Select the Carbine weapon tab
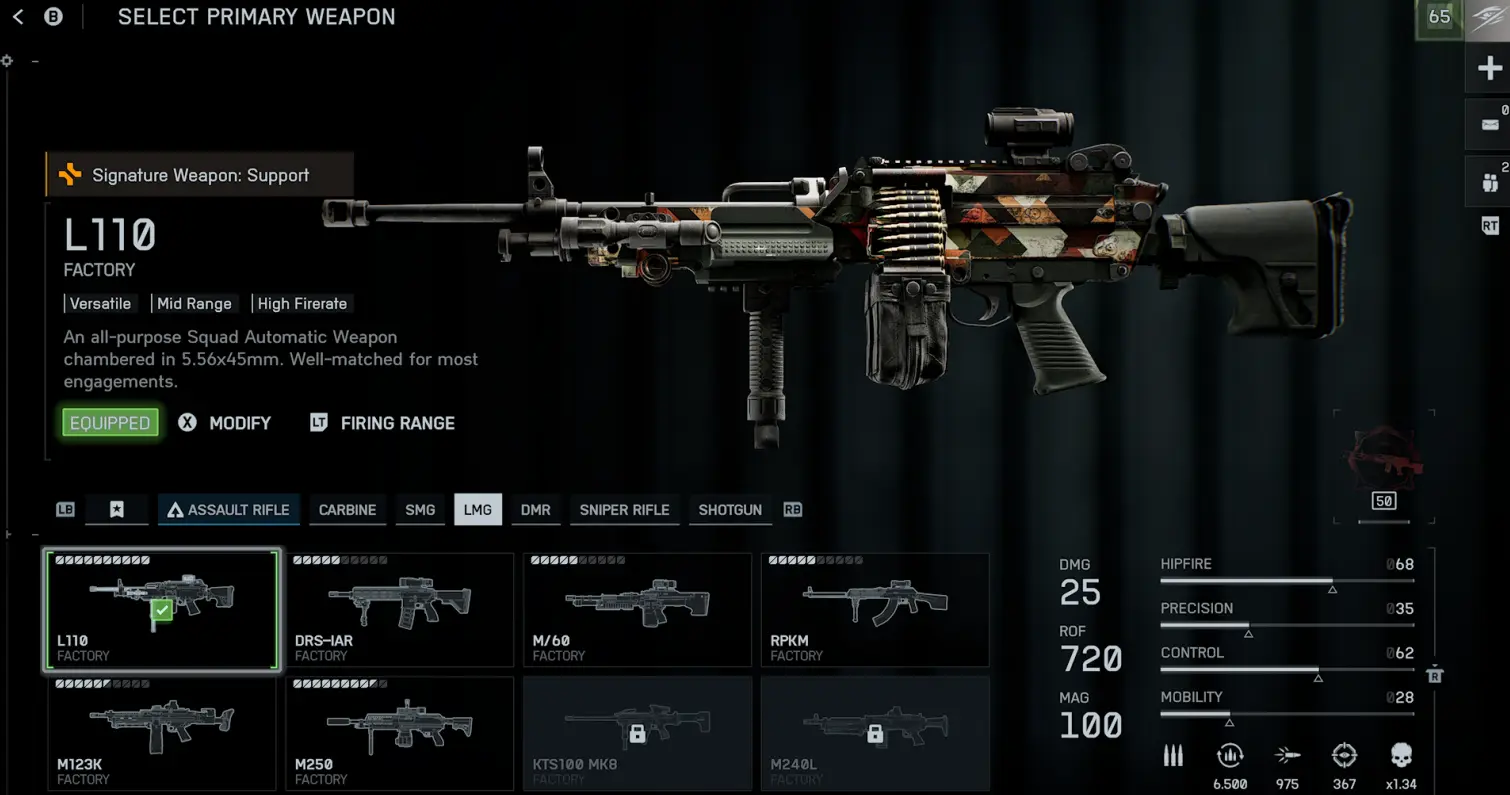This screenshot has width=1510, height=795. (347, 510)
